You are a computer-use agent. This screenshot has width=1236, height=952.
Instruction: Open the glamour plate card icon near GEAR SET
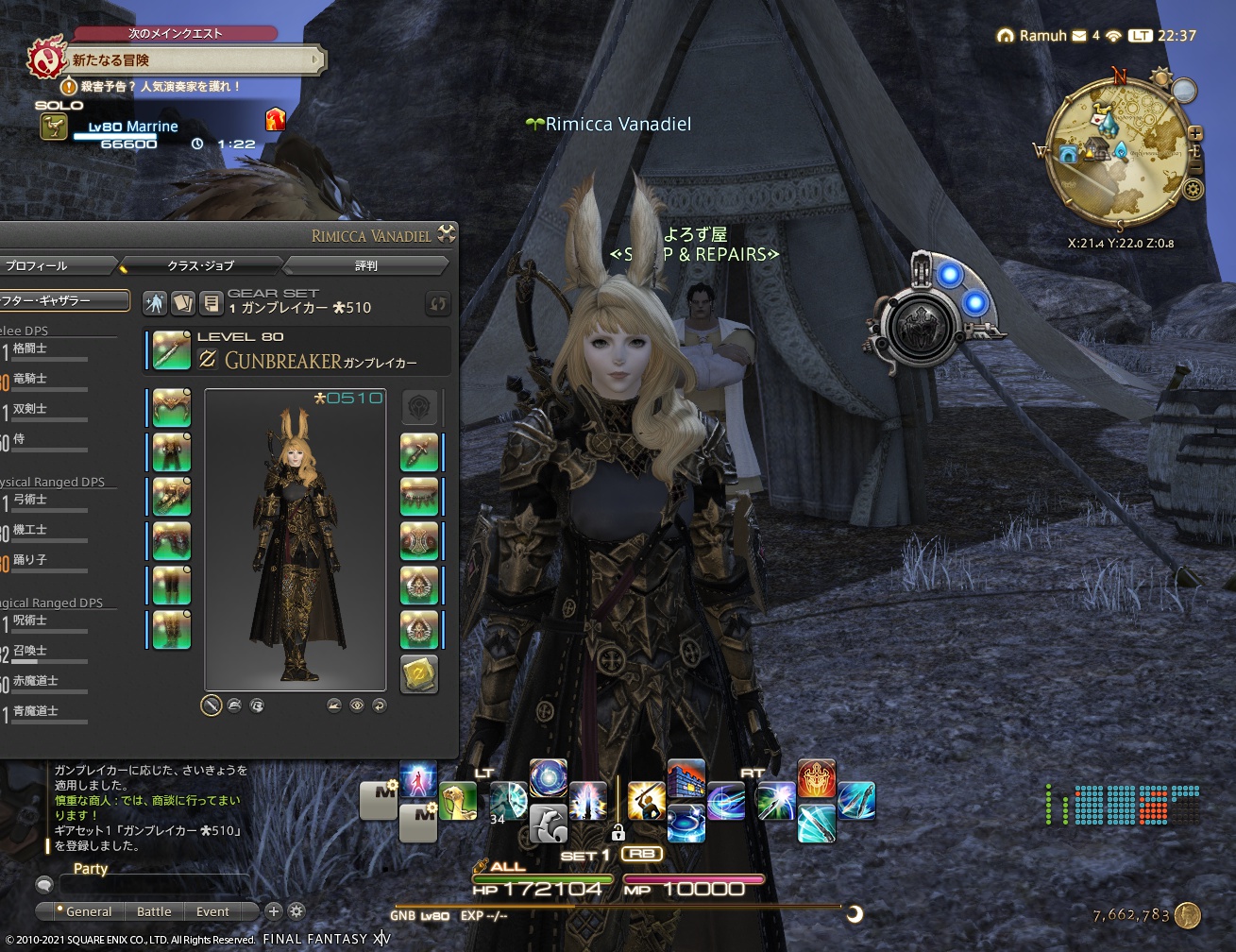pyautogui.click(x=184, y=303)
